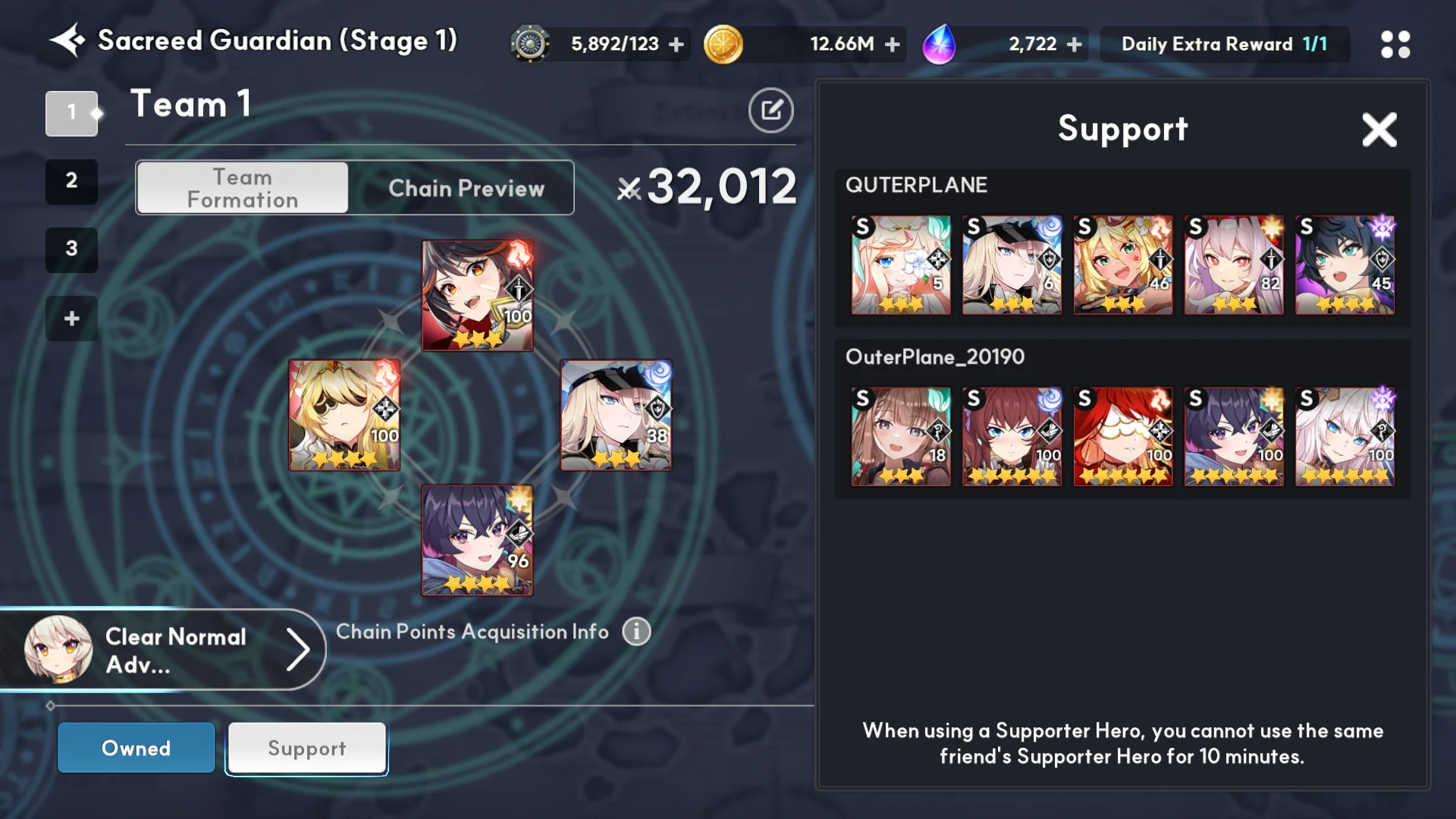This screenshot has width=1456, height=819.
Task: Select the level 45 dark-haired support hero
Action: coord(1344,265)
